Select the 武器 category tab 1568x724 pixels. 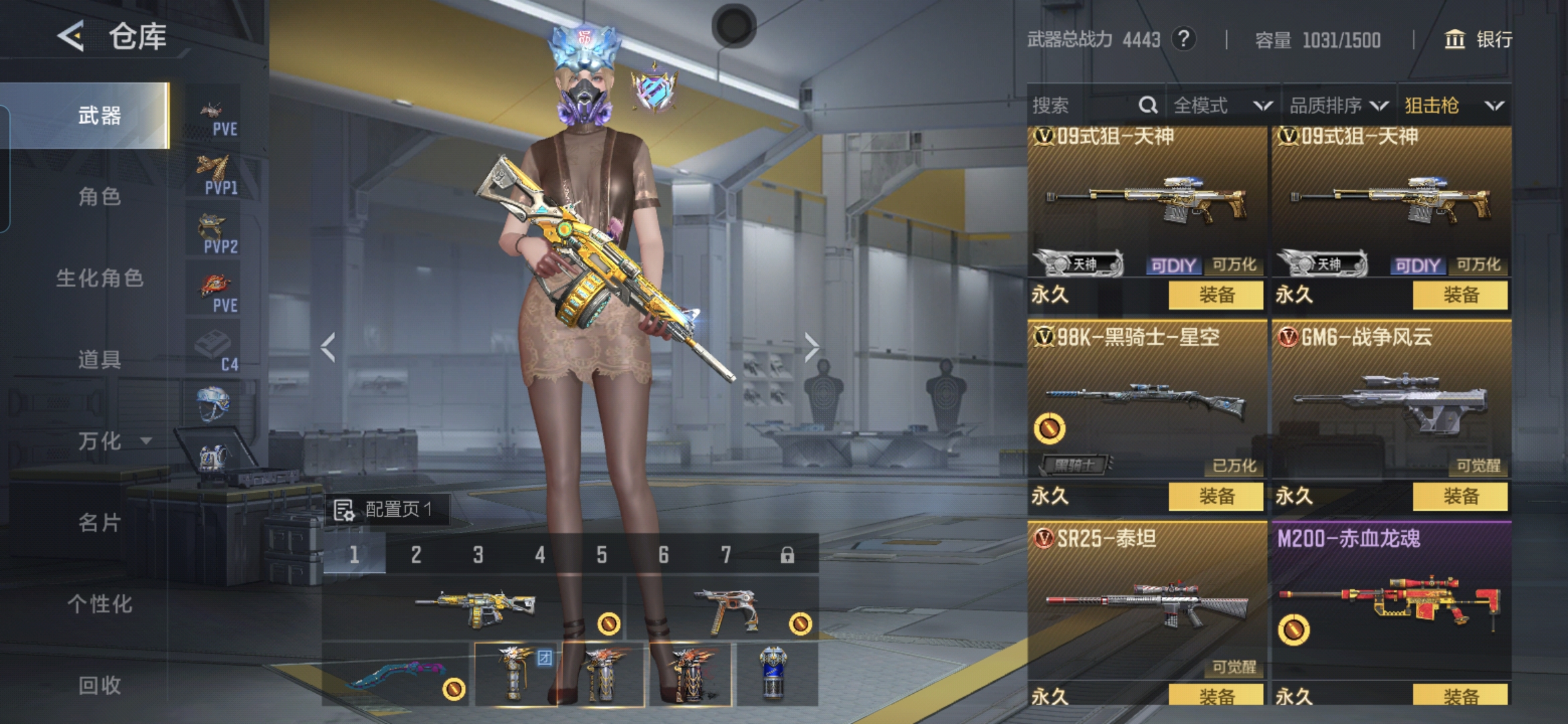click(99, 115)
